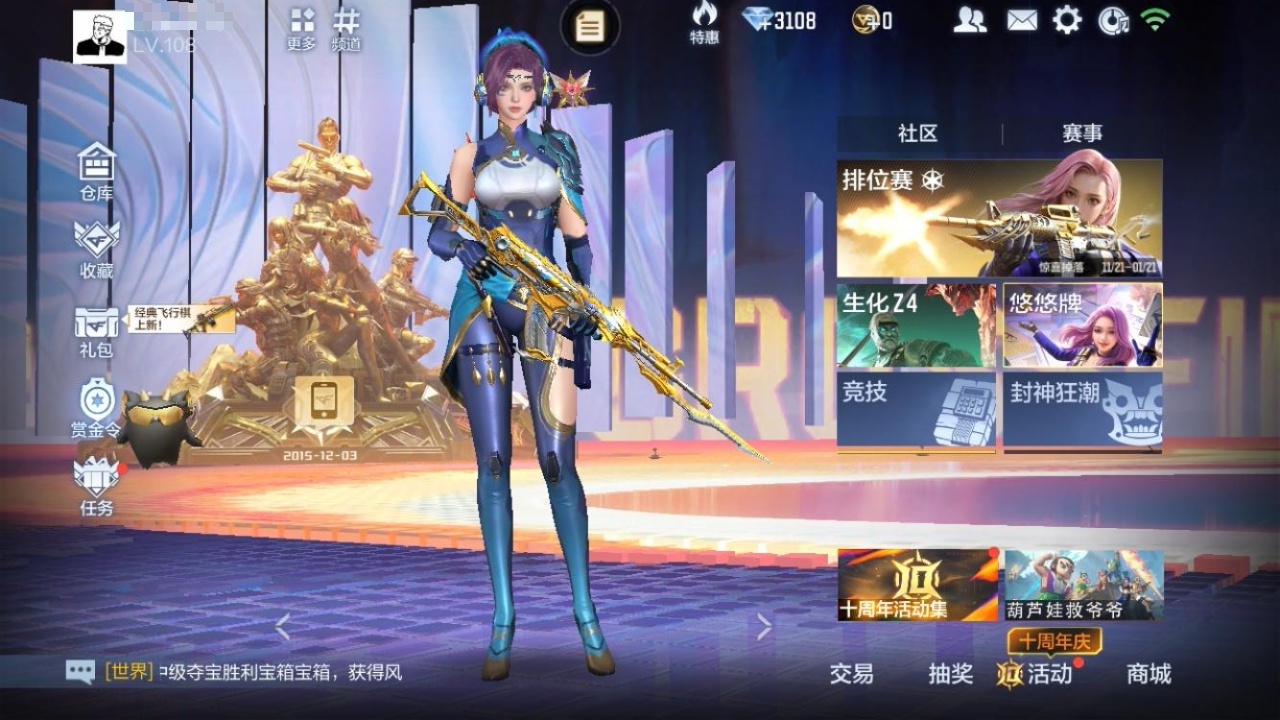This screenshot has height=720, width=1280.
Task: Open the mail envelope inbox
Action: click(x=1021, y=20)
